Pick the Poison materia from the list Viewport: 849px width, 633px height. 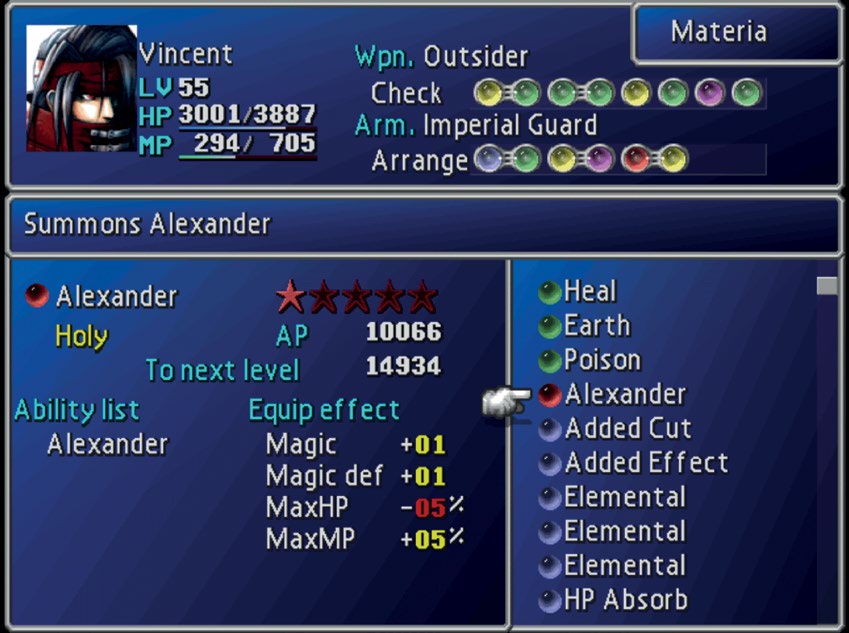point(601,360)
